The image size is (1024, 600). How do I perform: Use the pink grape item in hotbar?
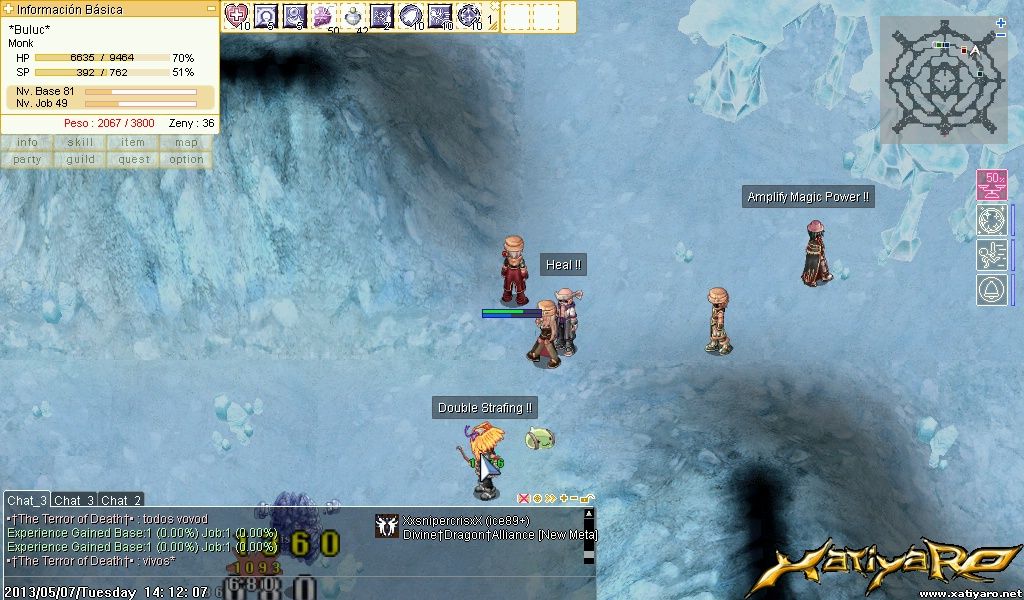pyautogui.click(x=323, y=15)
